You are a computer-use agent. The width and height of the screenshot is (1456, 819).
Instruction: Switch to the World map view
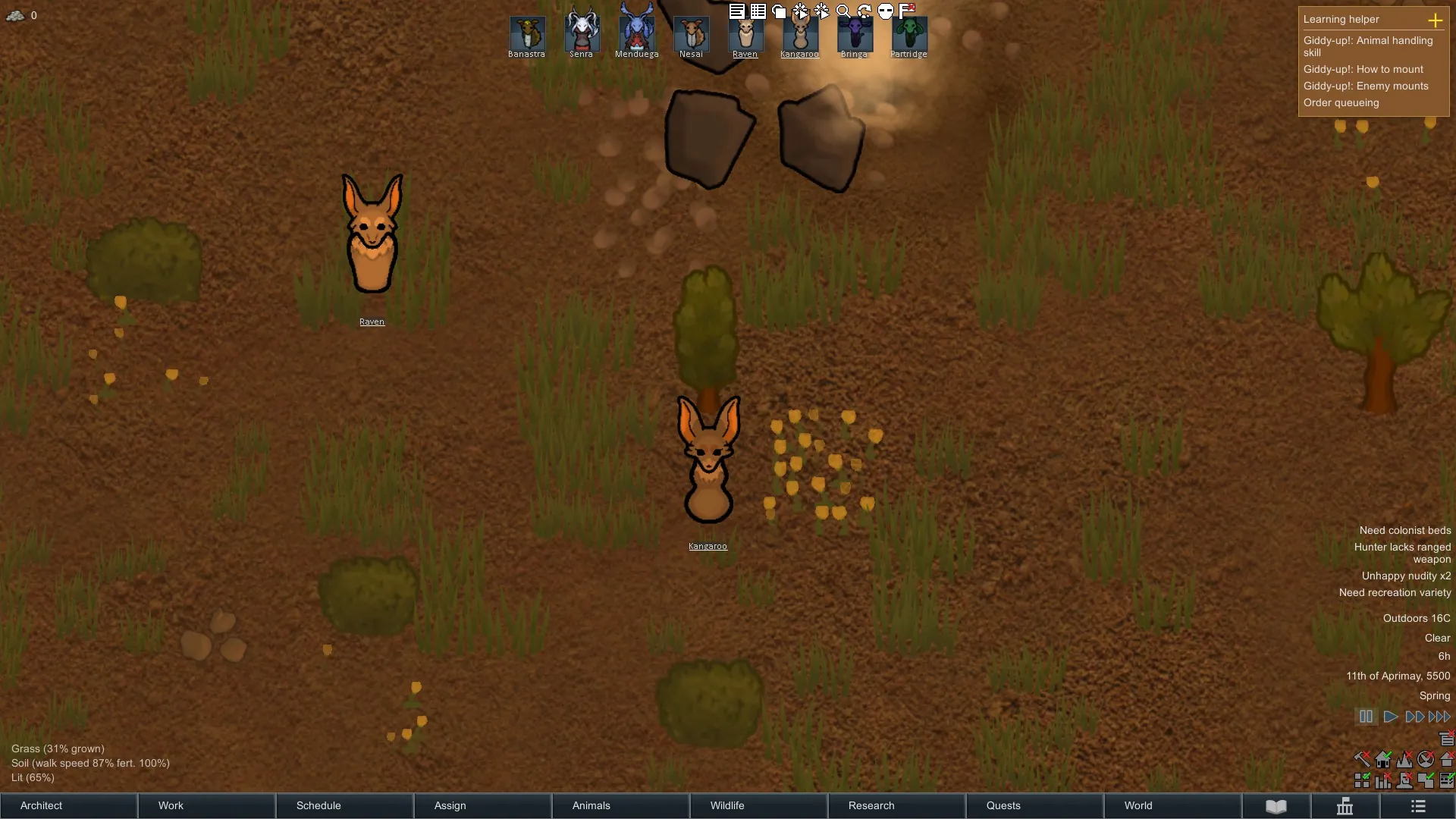[x=1172, y=805]
